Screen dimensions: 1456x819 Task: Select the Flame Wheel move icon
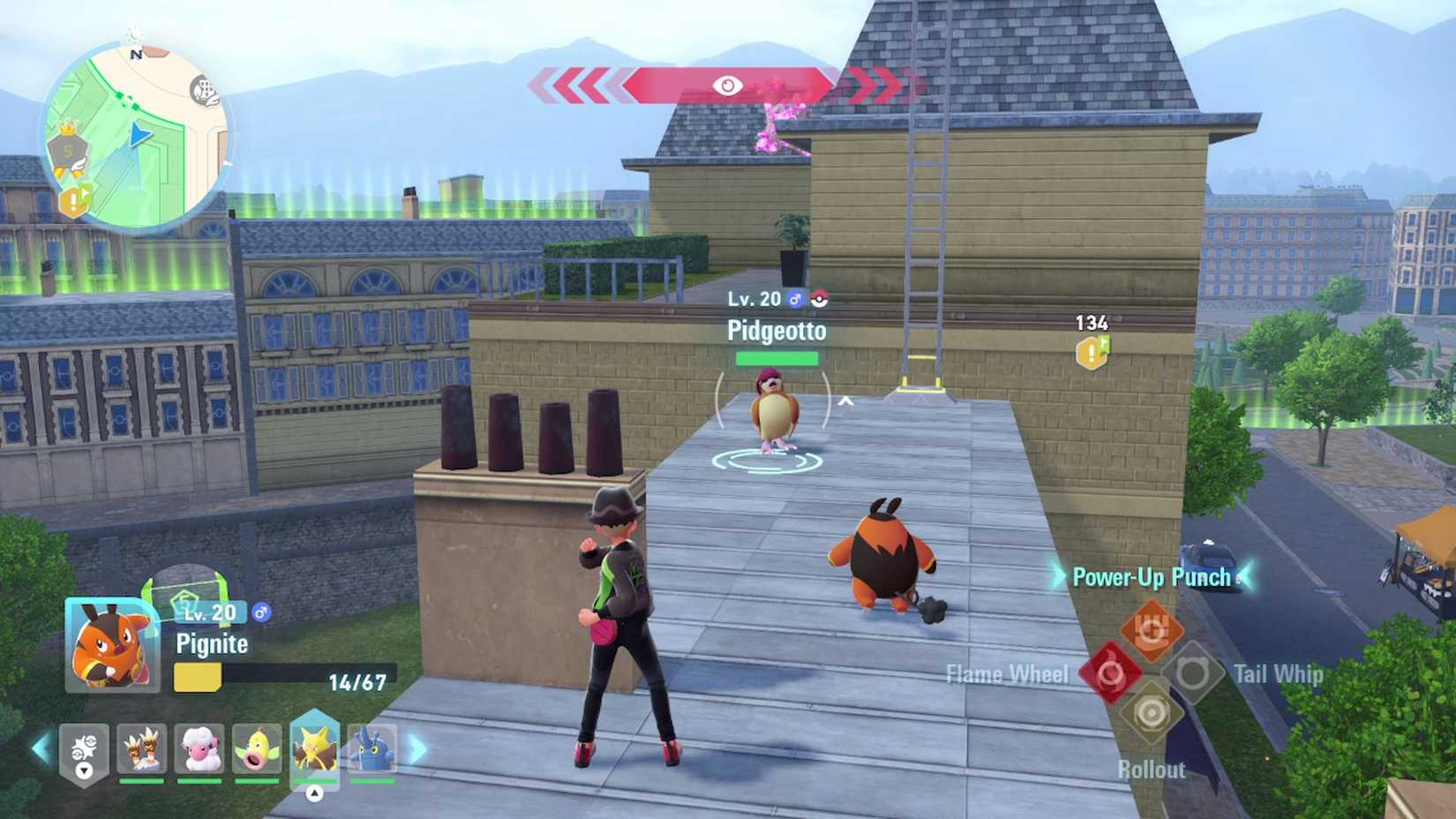(x=1110, y=673)
